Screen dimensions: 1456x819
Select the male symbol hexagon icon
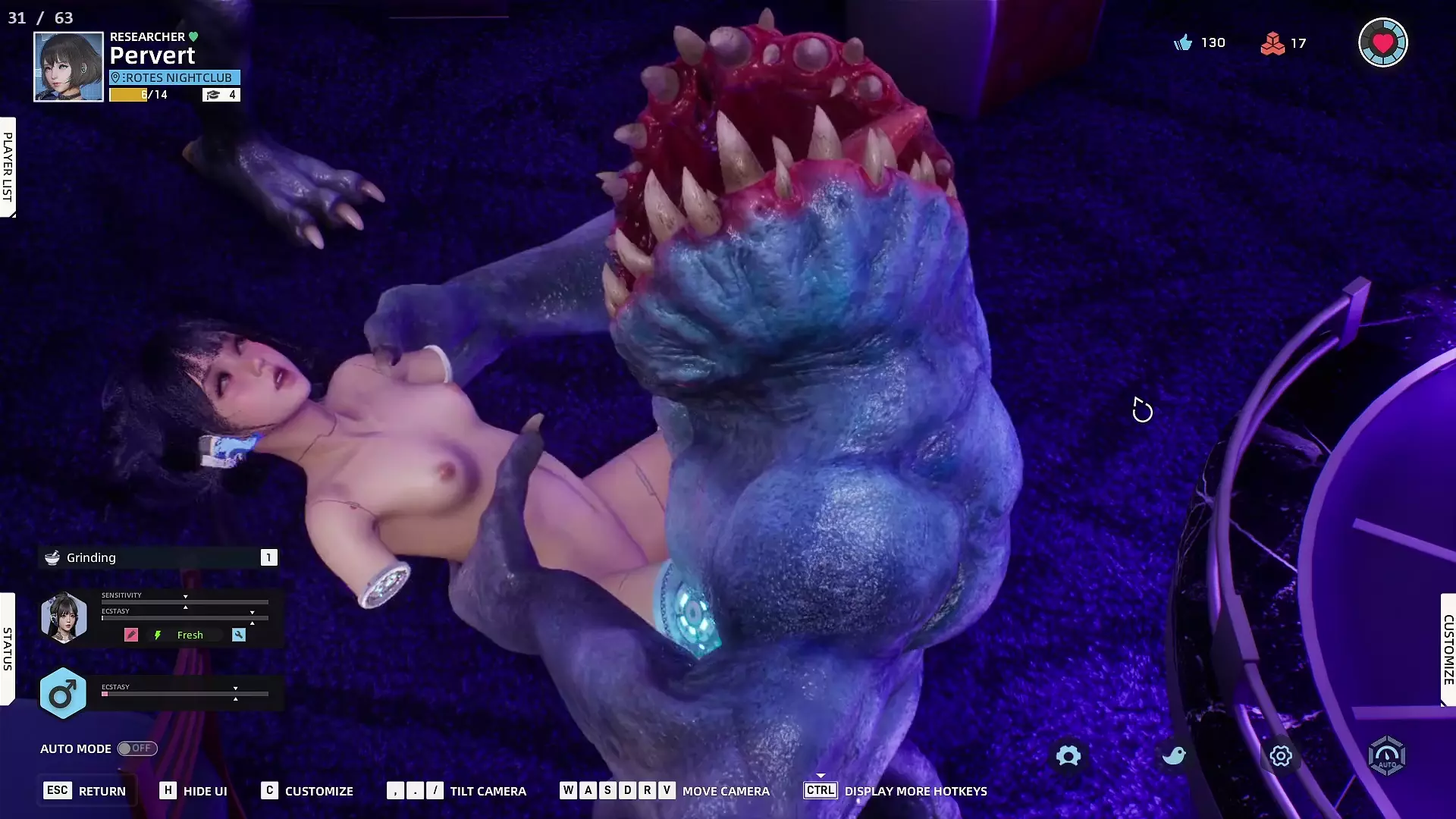(63, 693)
